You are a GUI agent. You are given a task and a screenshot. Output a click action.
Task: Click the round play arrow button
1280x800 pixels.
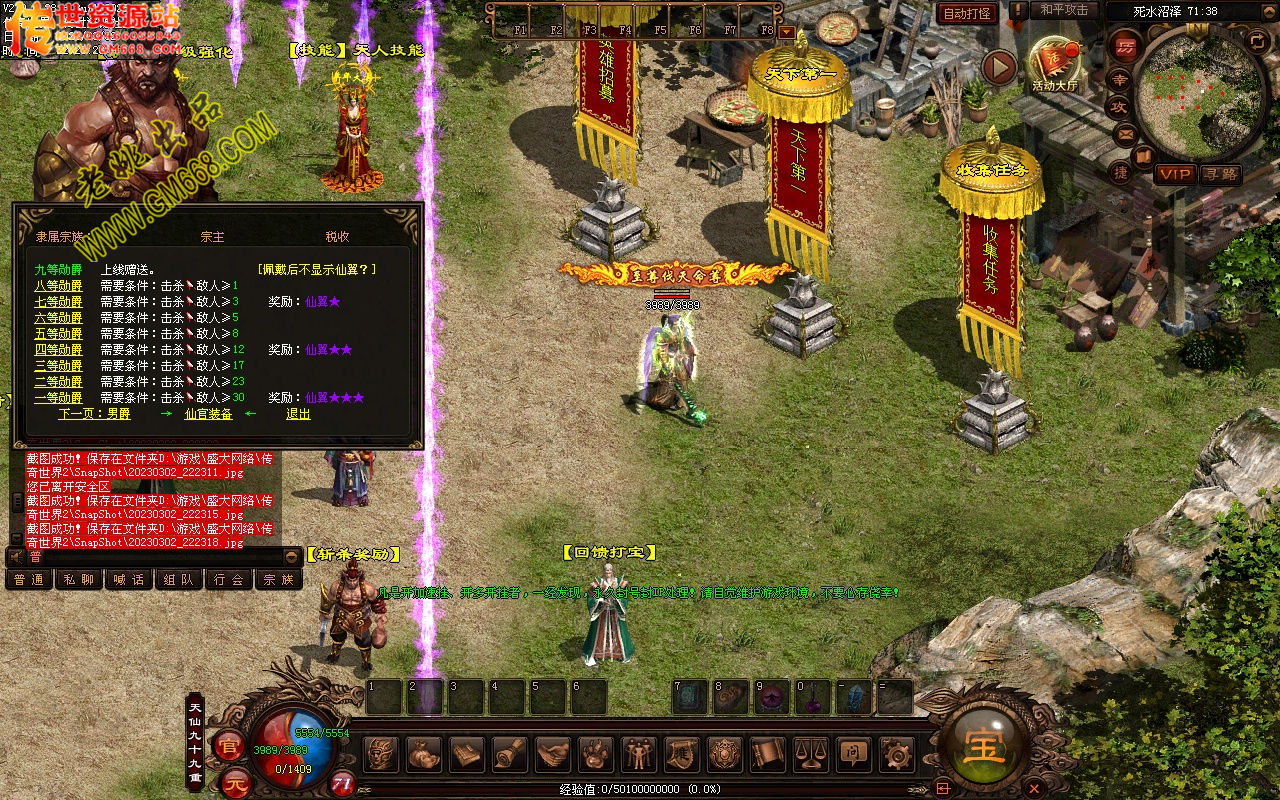pyautogui.click(x=999, y=67)
